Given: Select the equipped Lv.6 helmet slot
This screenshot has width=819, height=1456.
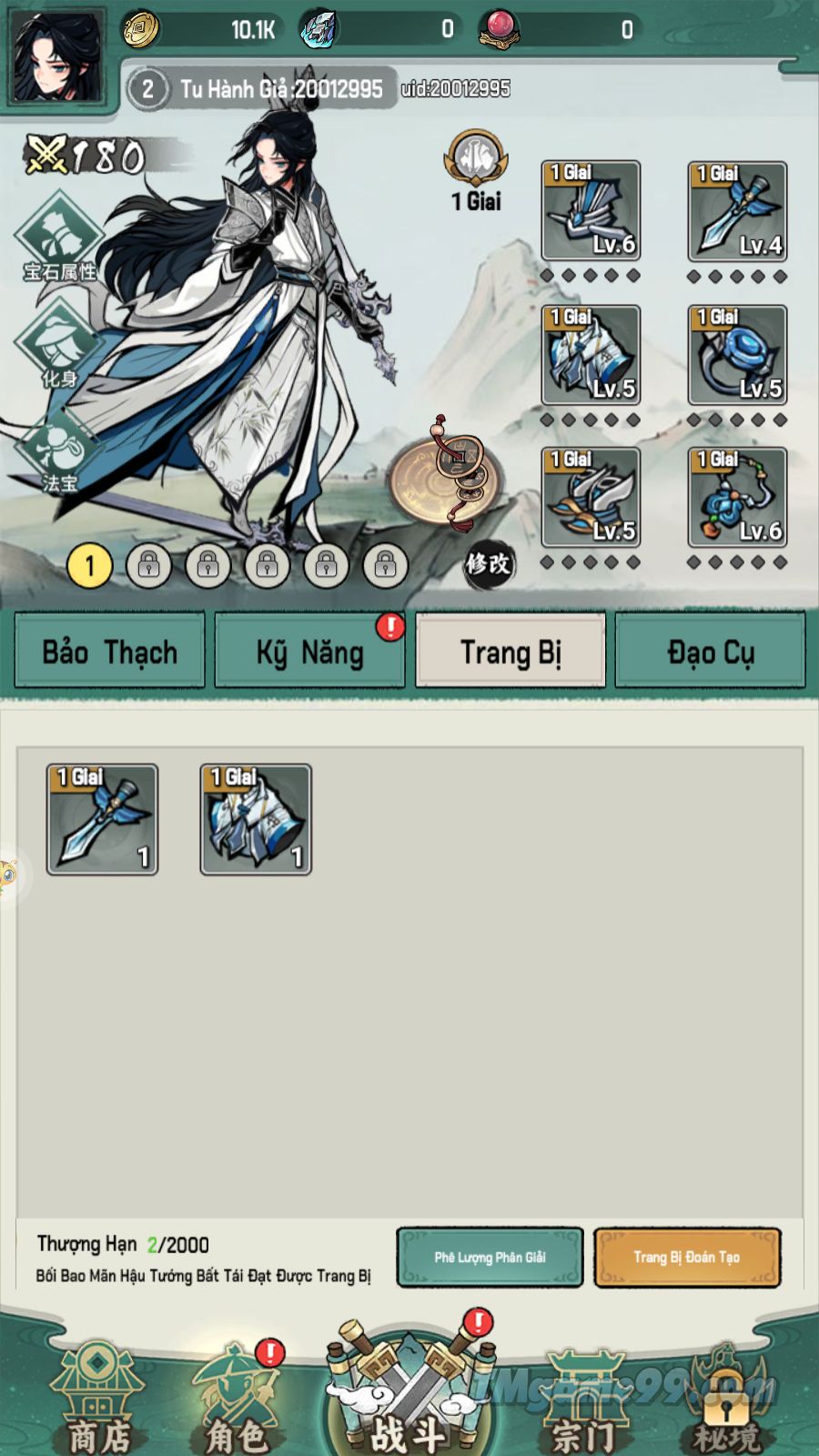Looking at the screenshot, I should [591, 211].
